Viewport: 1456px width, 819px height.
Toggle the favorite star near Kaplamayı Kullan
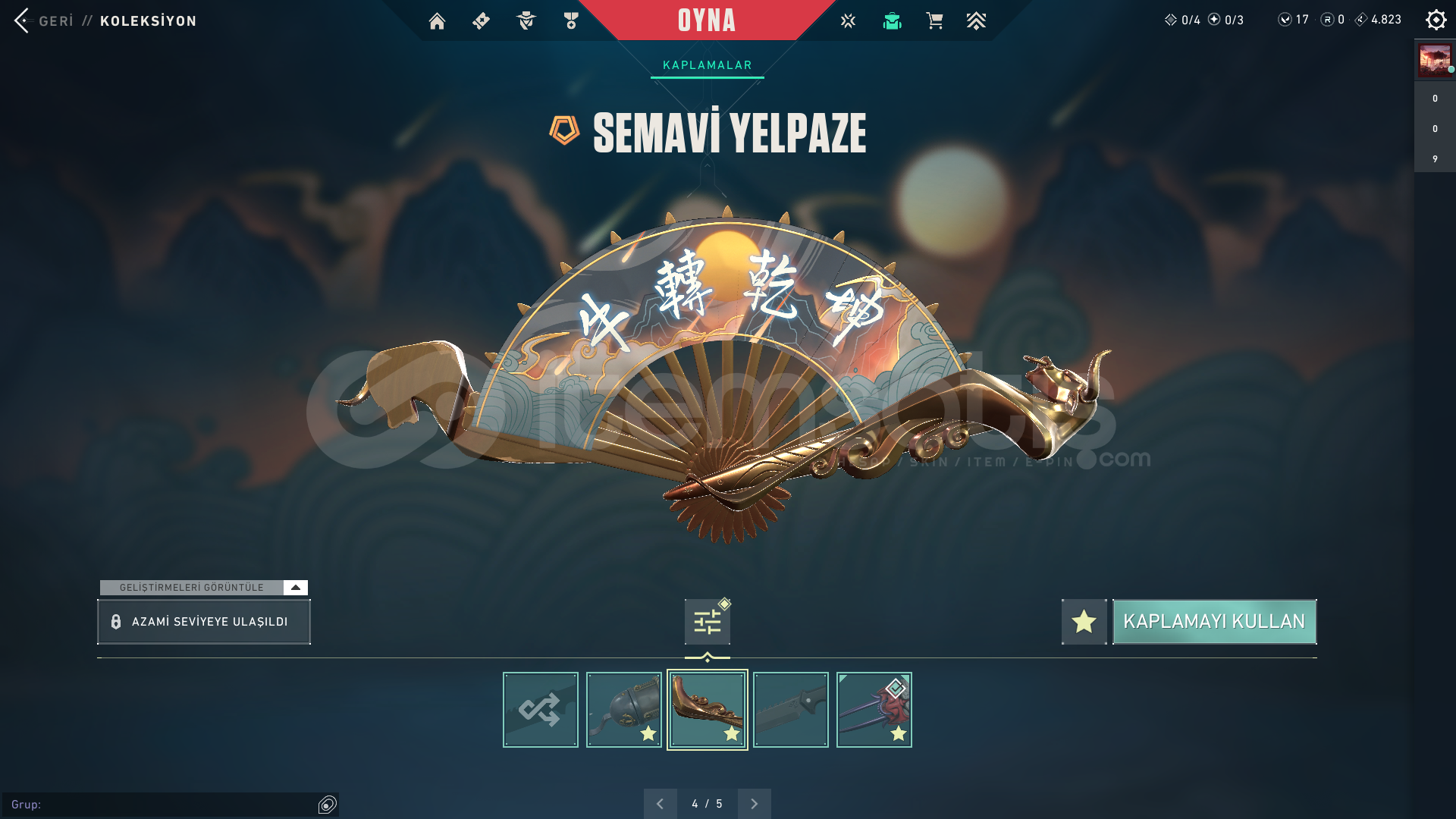(1083, 622)
